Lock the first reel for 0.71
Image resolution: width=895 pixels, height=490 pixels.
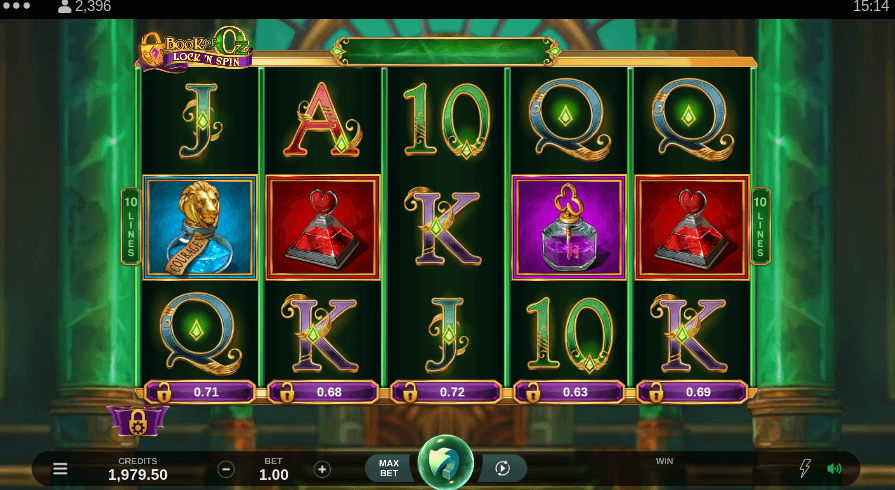click(198, 392)
